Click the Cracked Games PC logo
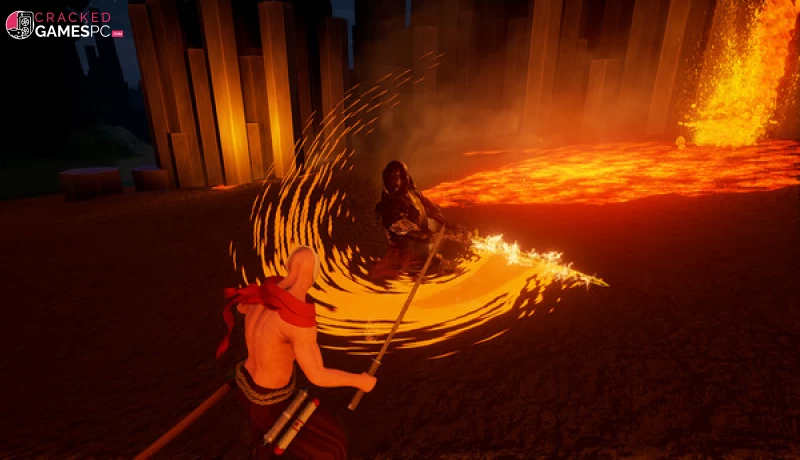 point(63,25)
